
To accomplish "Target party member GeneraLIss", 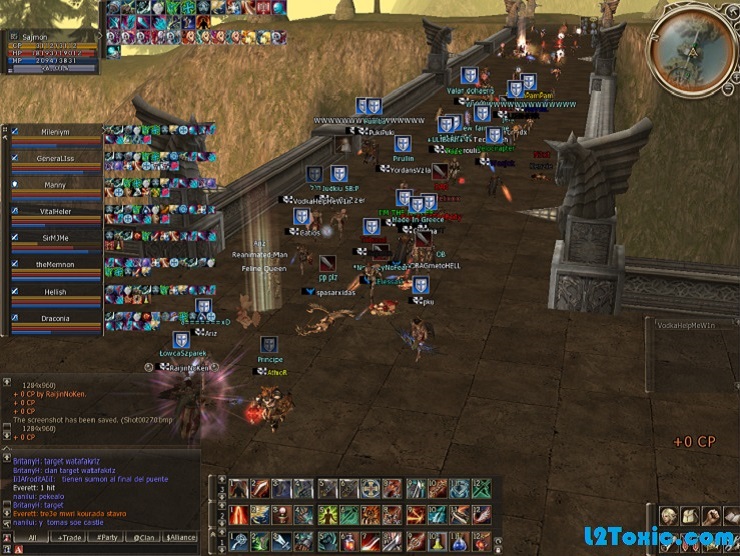I will 55,158.
